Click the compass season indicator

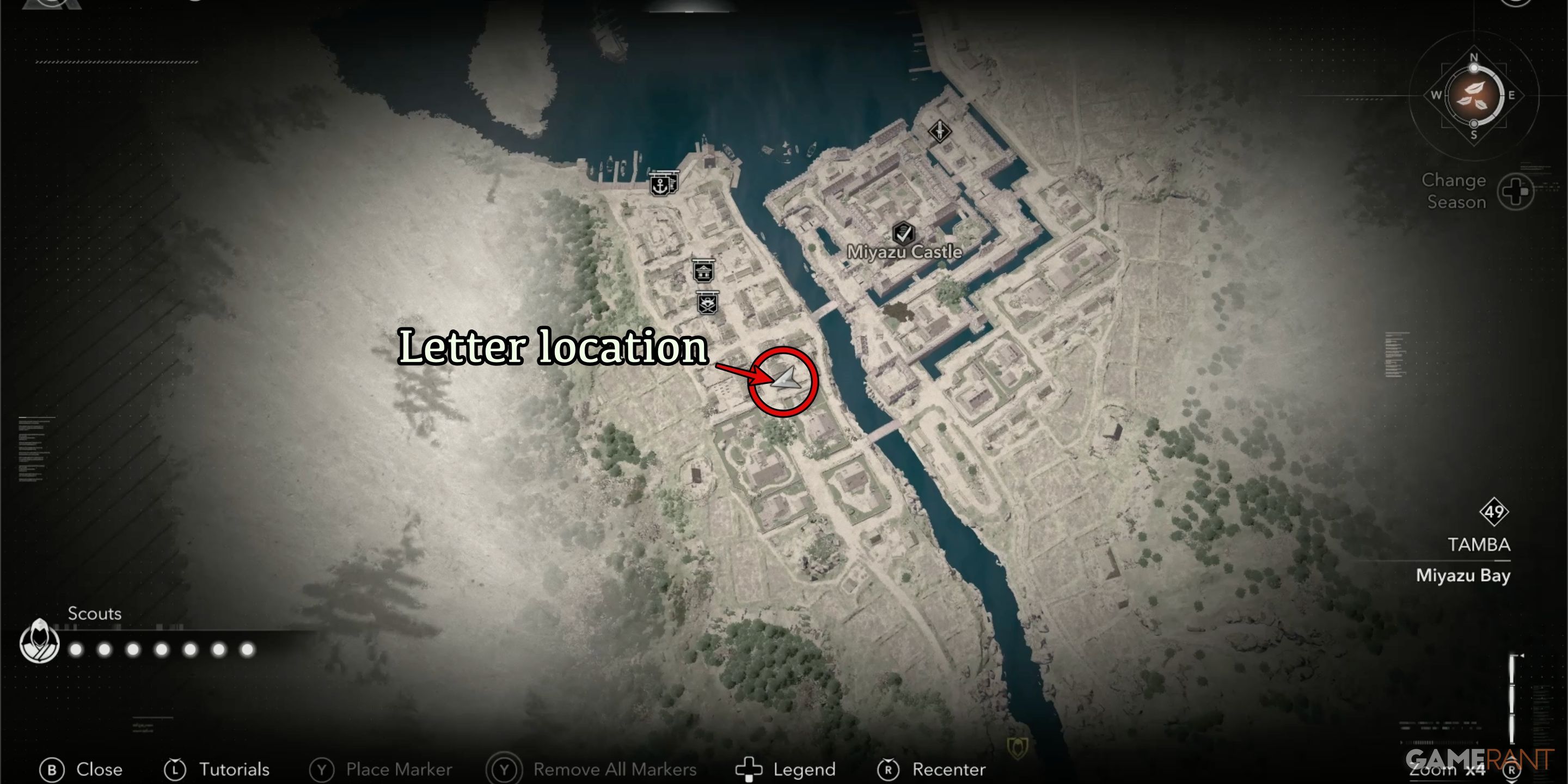[x=1474, y=96]
